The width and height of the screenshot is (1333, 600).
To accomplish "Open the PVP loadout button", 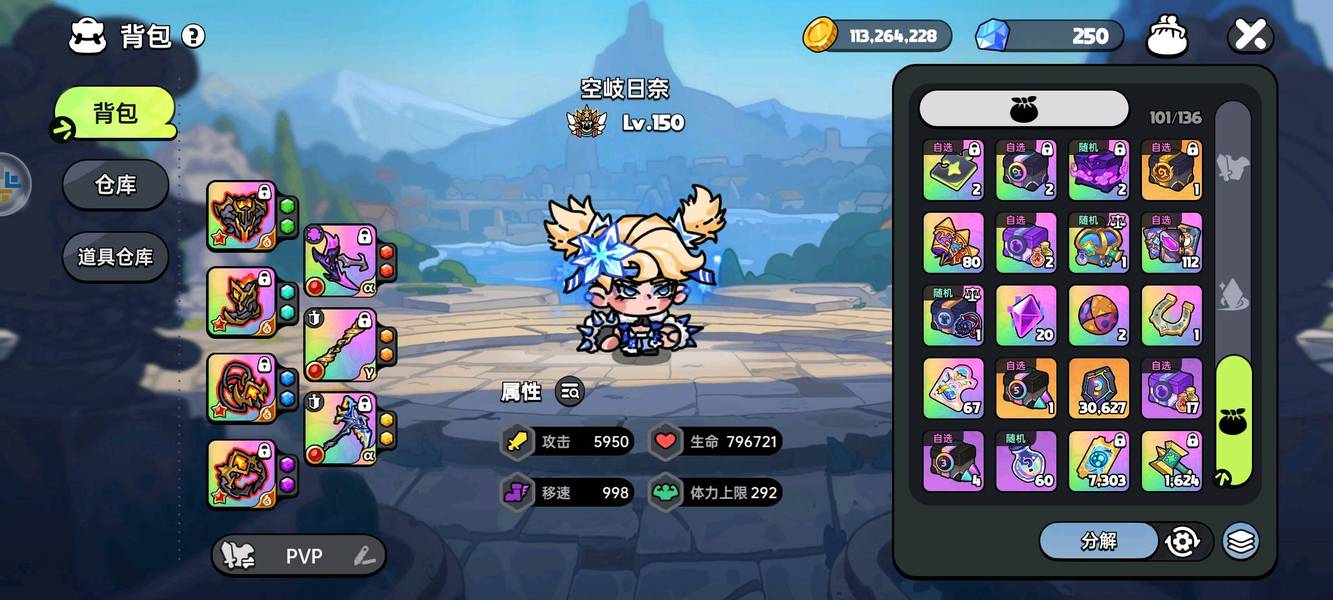I will click(x=298, y=556).
